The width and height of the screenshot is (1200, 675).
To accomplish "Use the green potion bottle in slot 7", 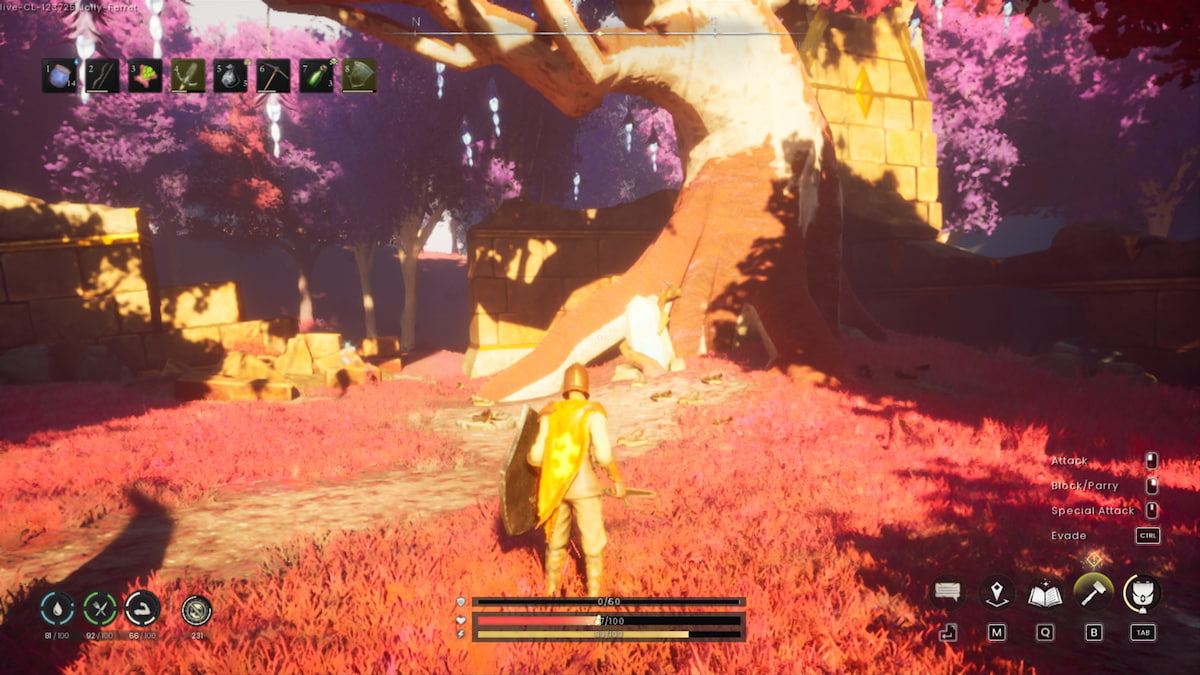I will [317, 76].
